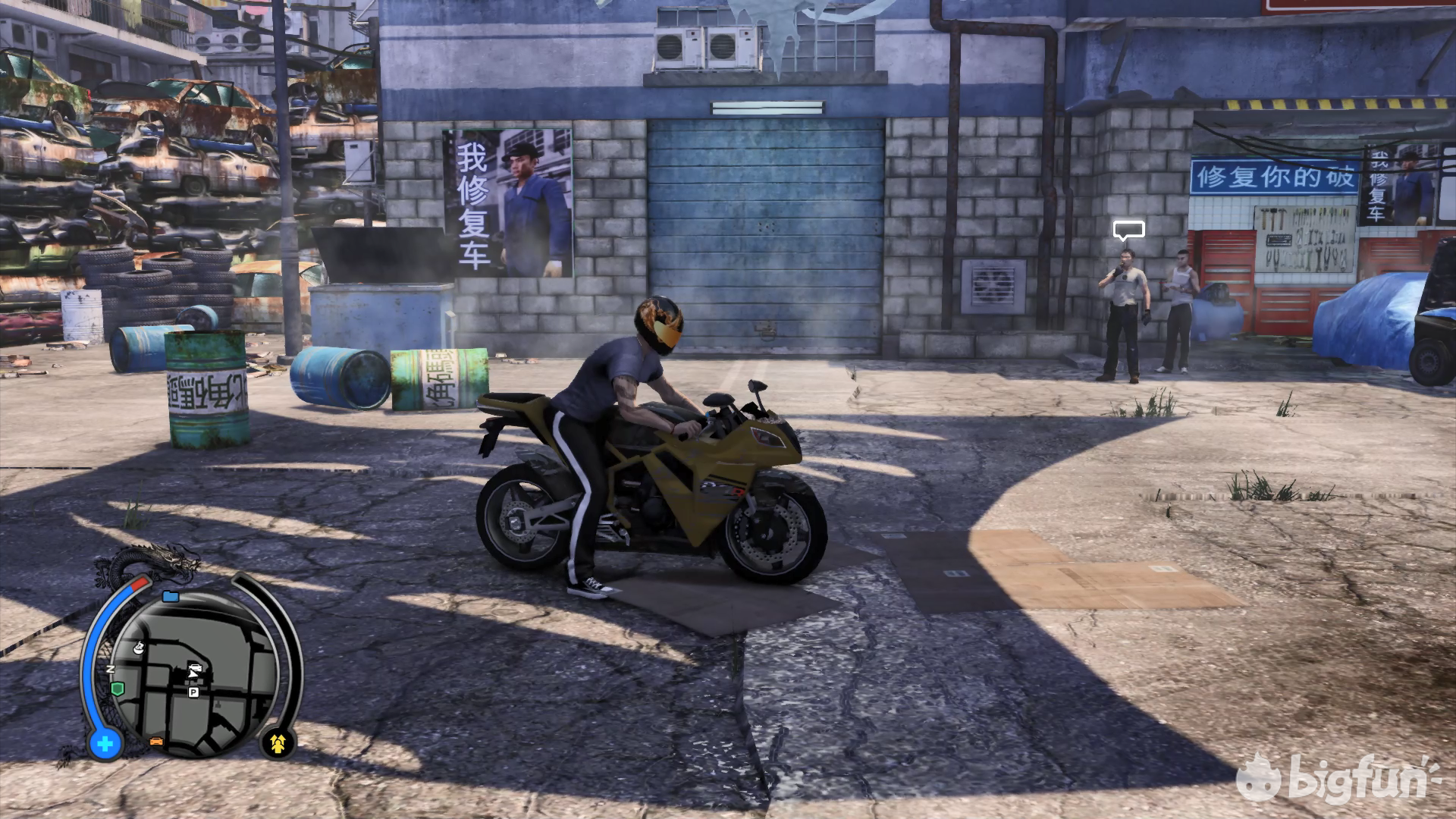Select the orange car marker on minimap
The height and width of the screenshot is (819, 1456).
pos(157,740)
